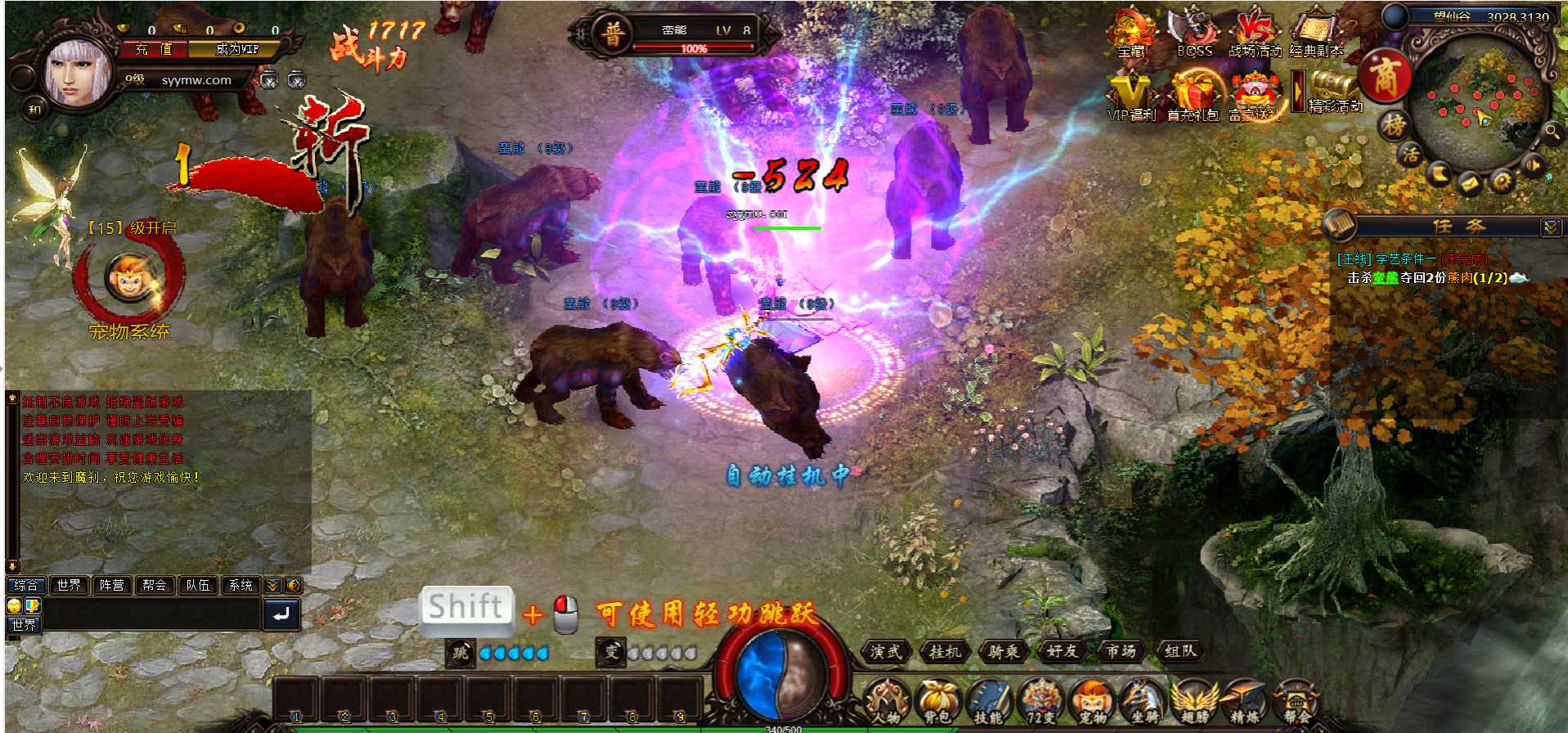Screen dimensions: 1568x733
Task: Collapse the 任务 quest panel chevron
Action: tap(1548, 226)
